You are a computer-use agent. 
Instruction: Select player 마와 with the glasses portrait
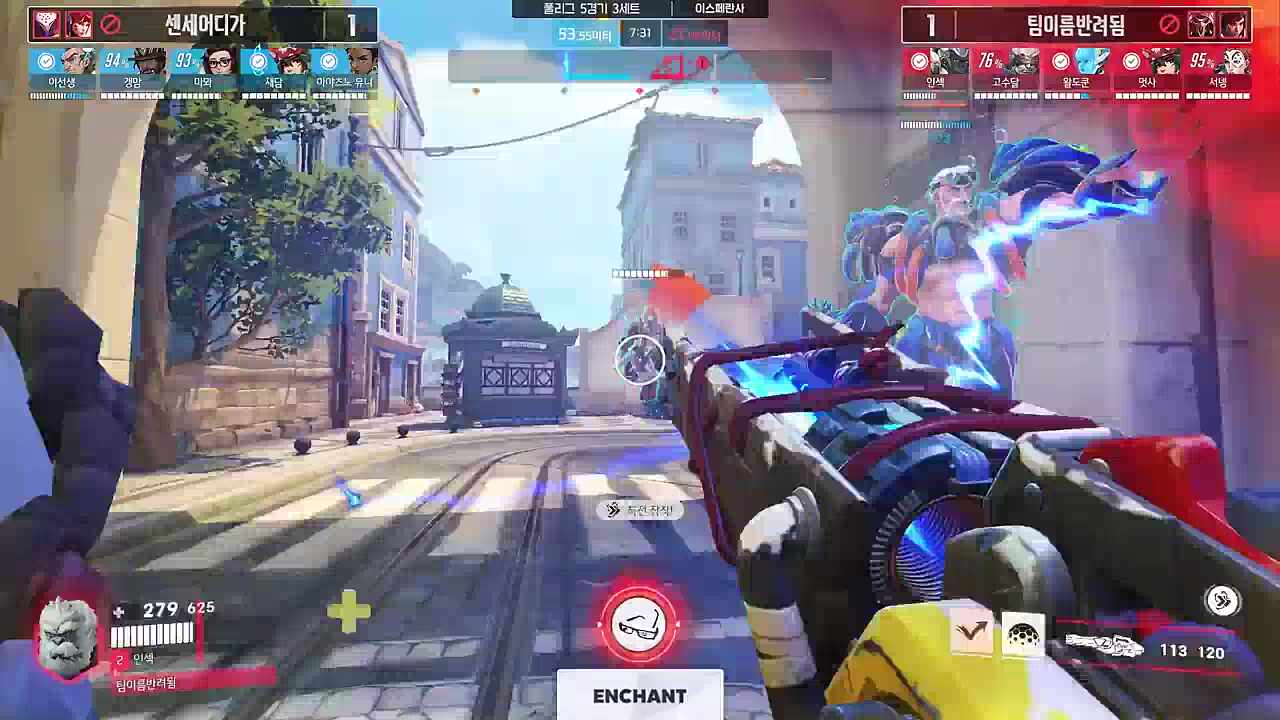pos(203,71)
